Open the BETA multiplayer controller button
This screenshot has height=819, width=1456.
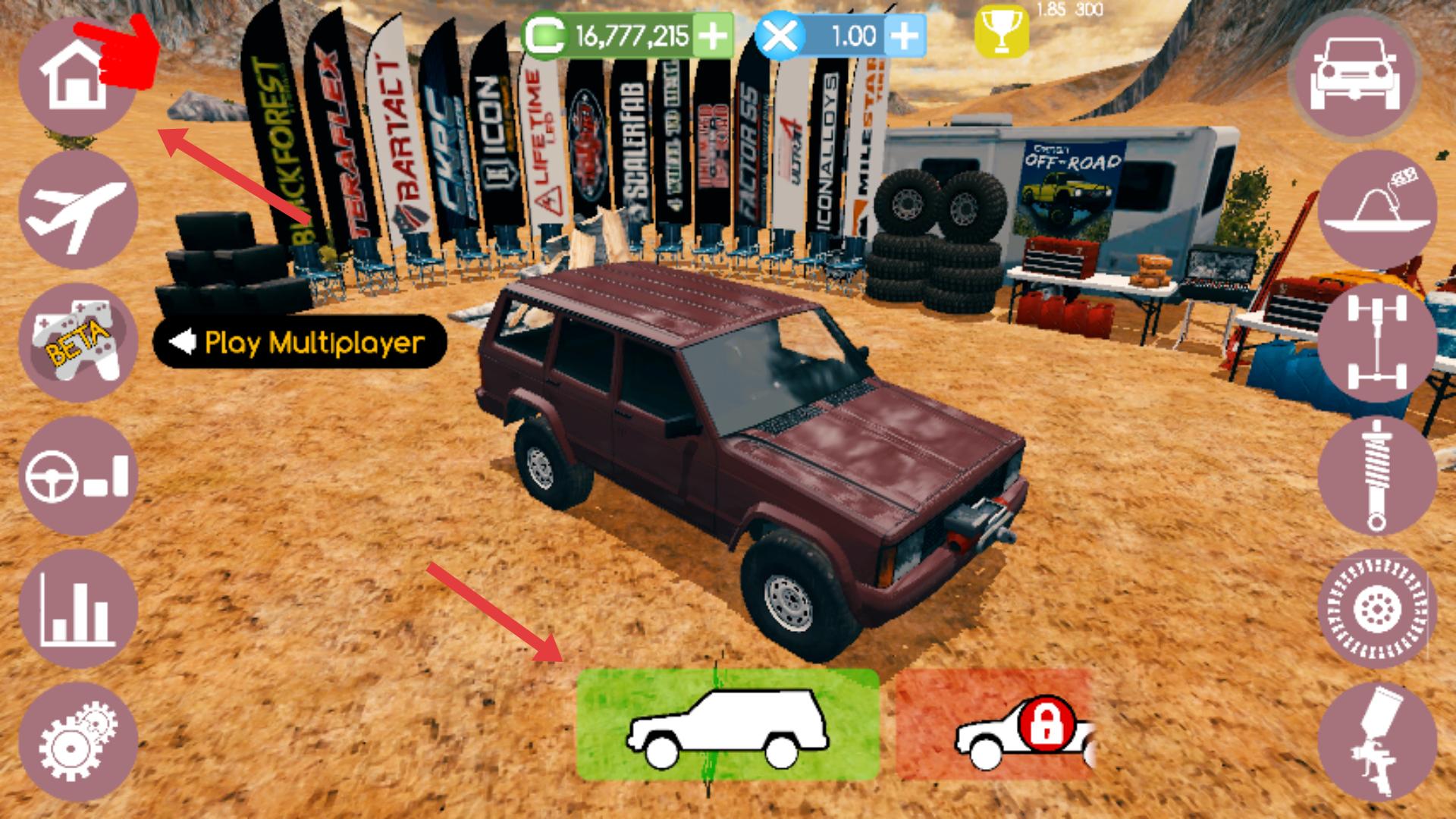coord(77,344)
